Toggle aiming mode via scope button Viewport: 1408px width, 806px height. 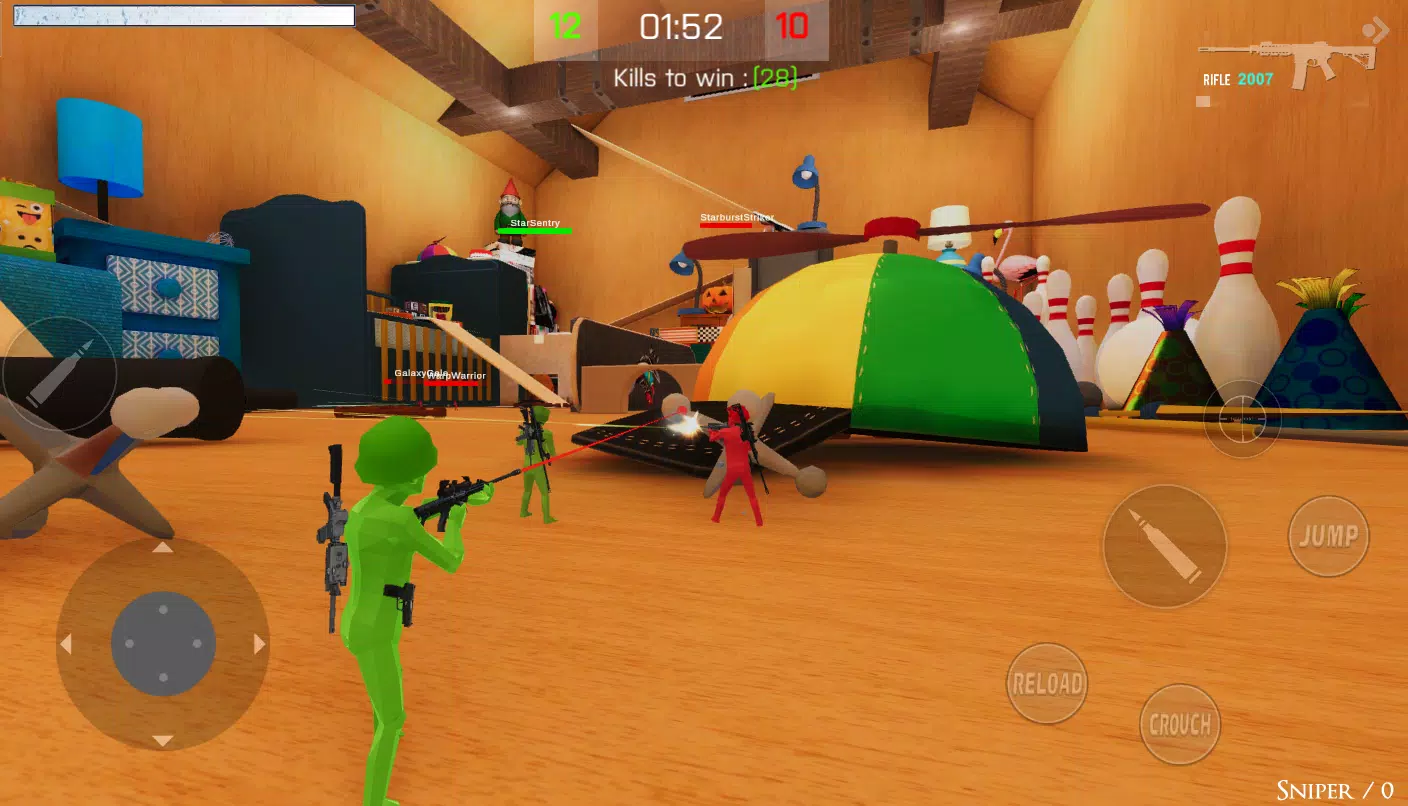coord(1242,419)
